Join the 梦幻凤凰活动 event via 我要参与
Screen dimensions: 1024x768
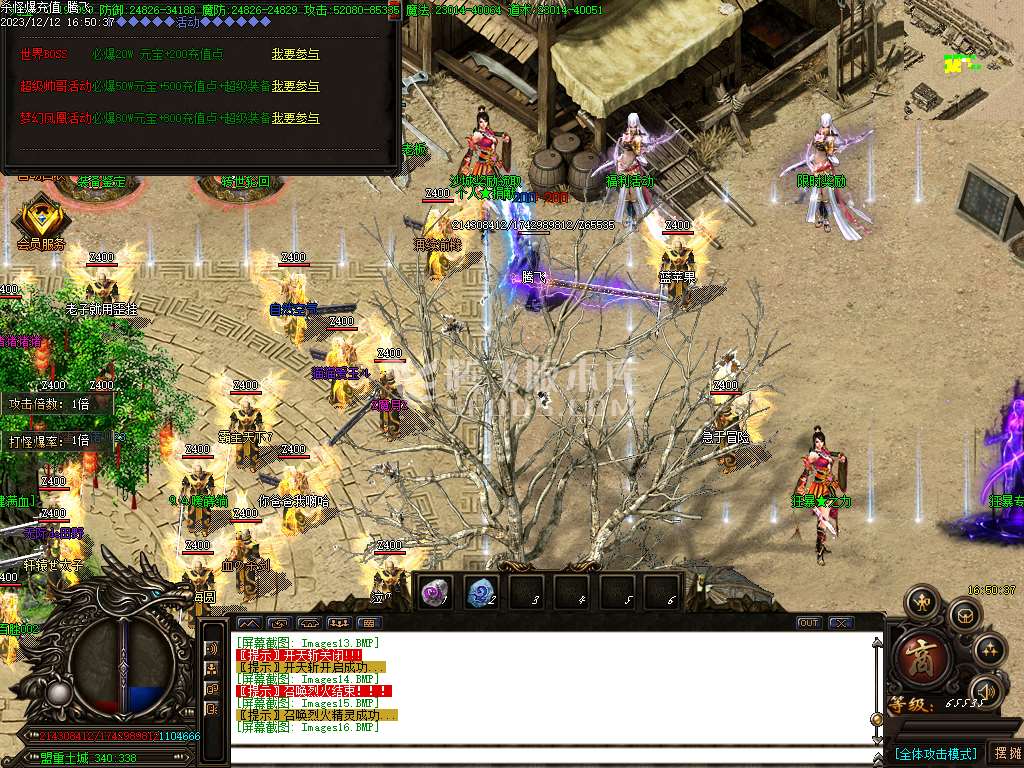[295, 118]
